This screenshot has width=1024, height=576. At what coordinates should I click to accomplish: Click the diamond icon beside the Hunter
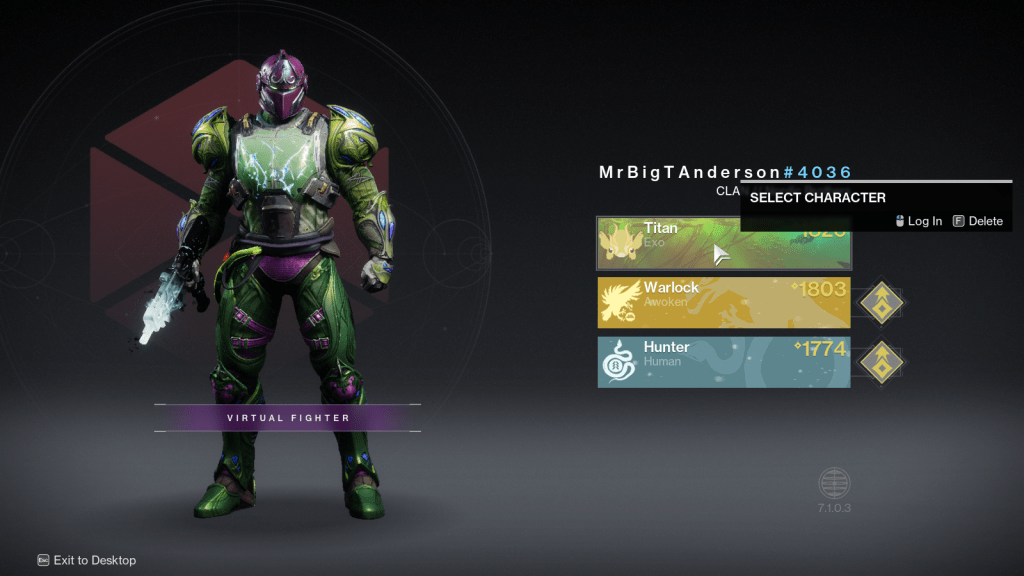(x=881, y=362)
